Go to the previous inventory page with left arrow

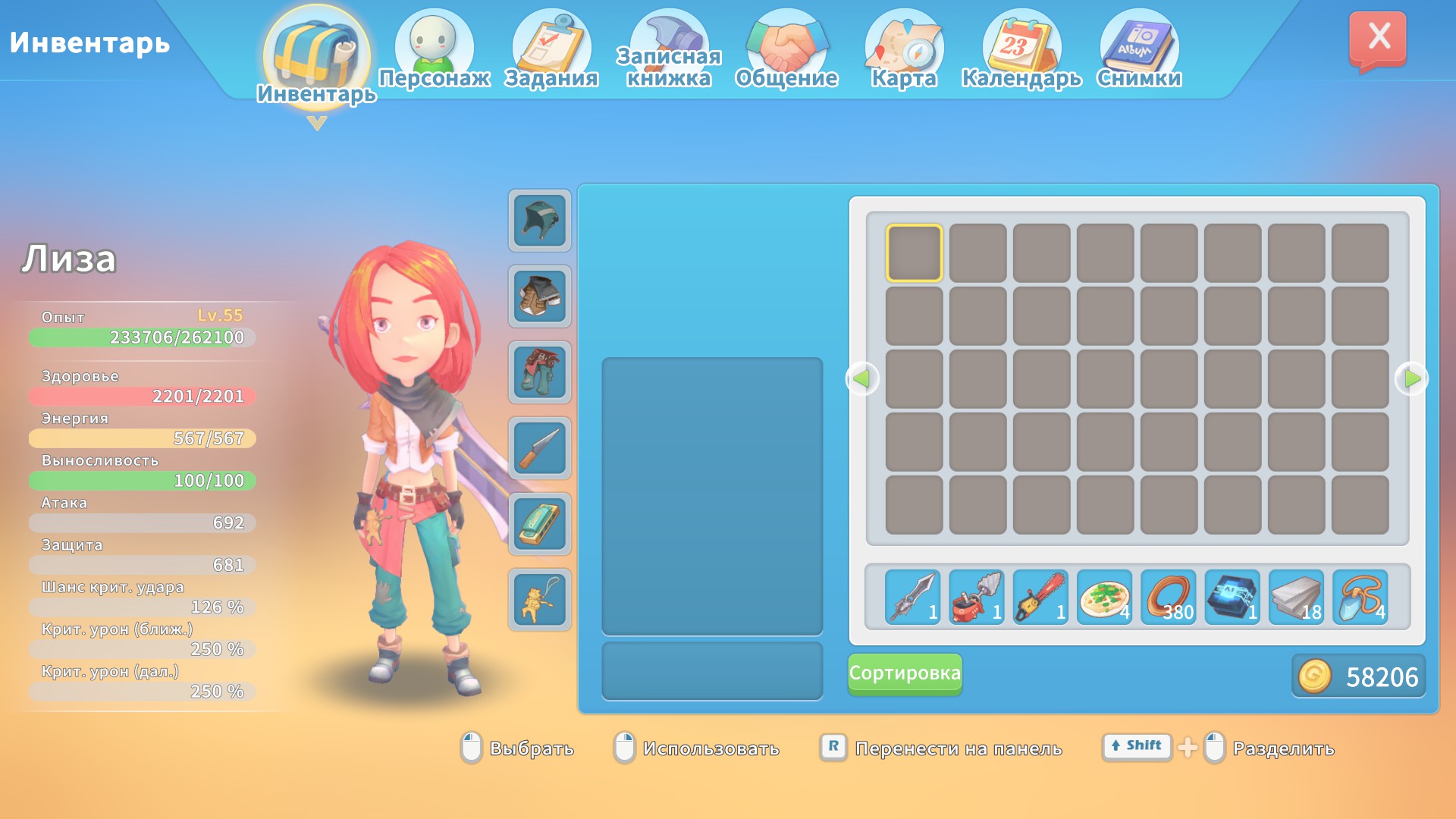[861, 379]
